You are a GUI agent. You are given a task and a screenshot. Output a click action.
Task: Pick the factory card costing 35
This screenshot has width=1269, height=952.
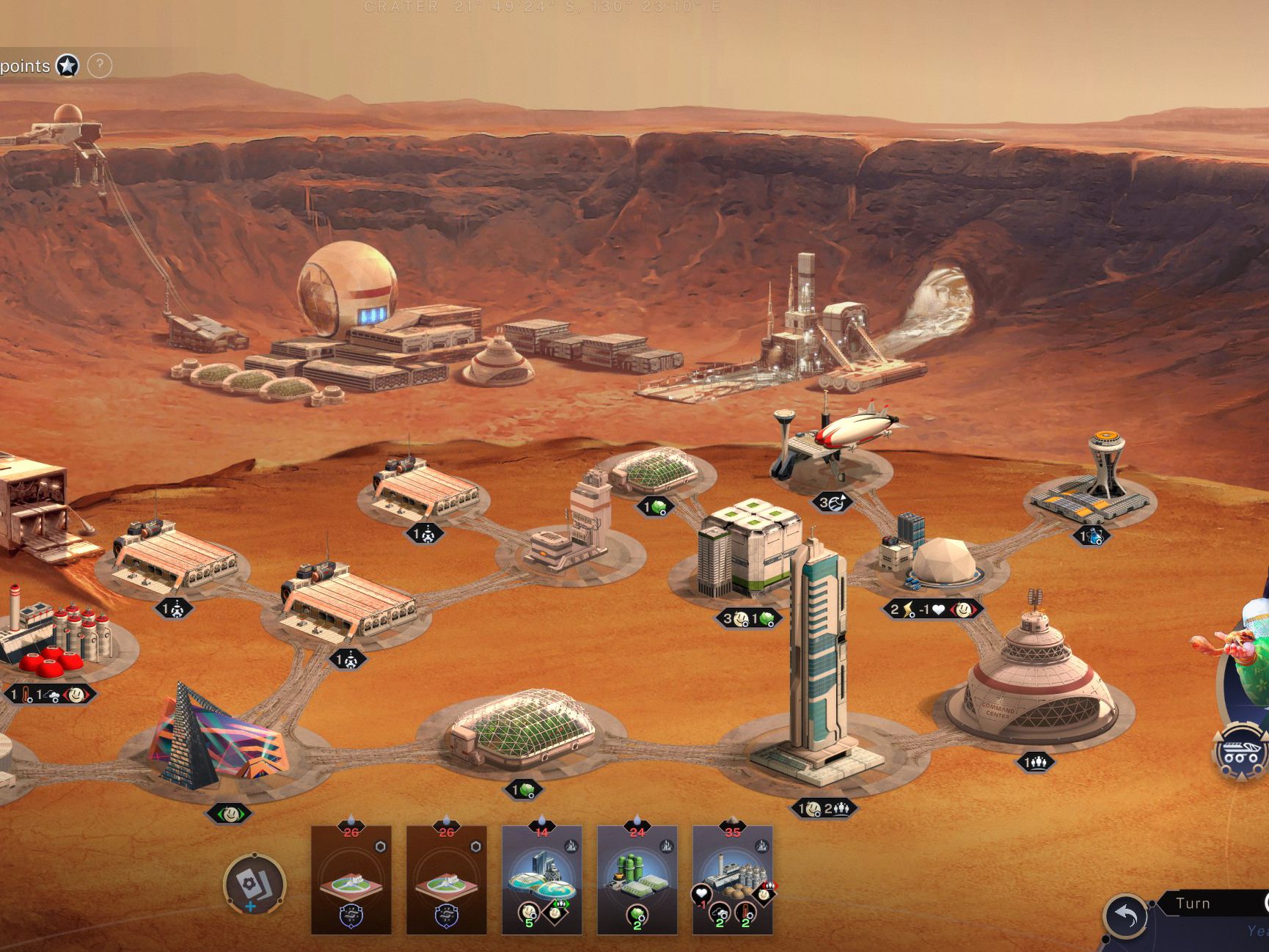pos(732,879)
